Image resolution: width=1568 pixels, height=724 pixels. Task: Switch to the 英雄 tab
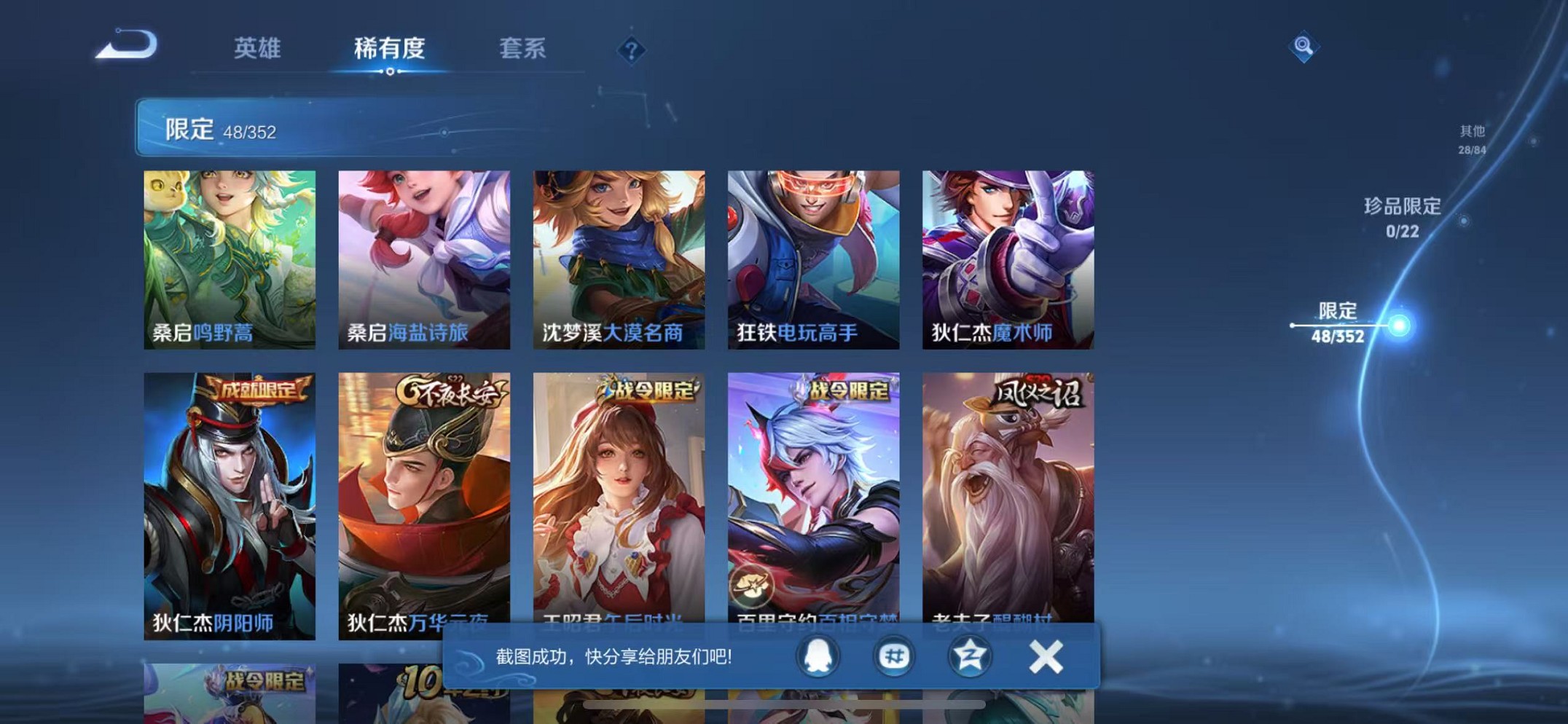point(256,48)
